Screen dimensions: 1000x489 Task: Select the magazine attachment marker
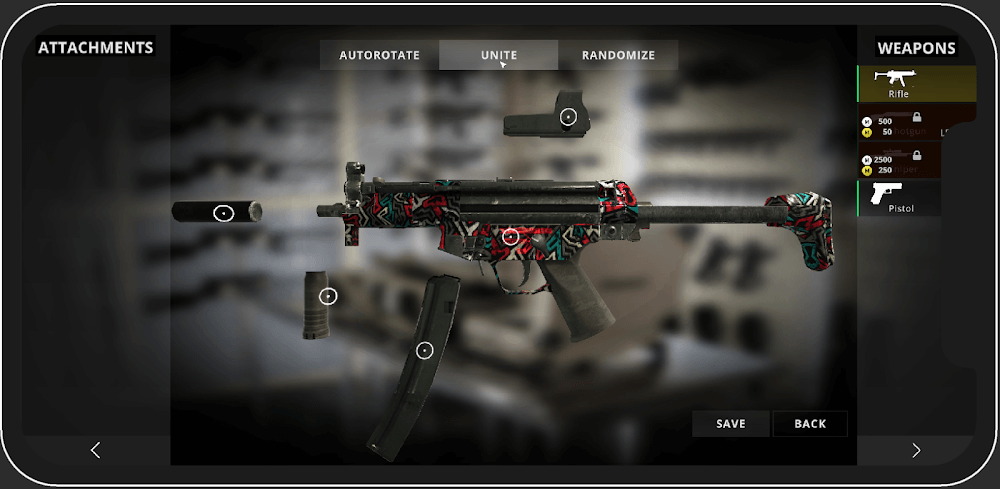click(424, 350)
